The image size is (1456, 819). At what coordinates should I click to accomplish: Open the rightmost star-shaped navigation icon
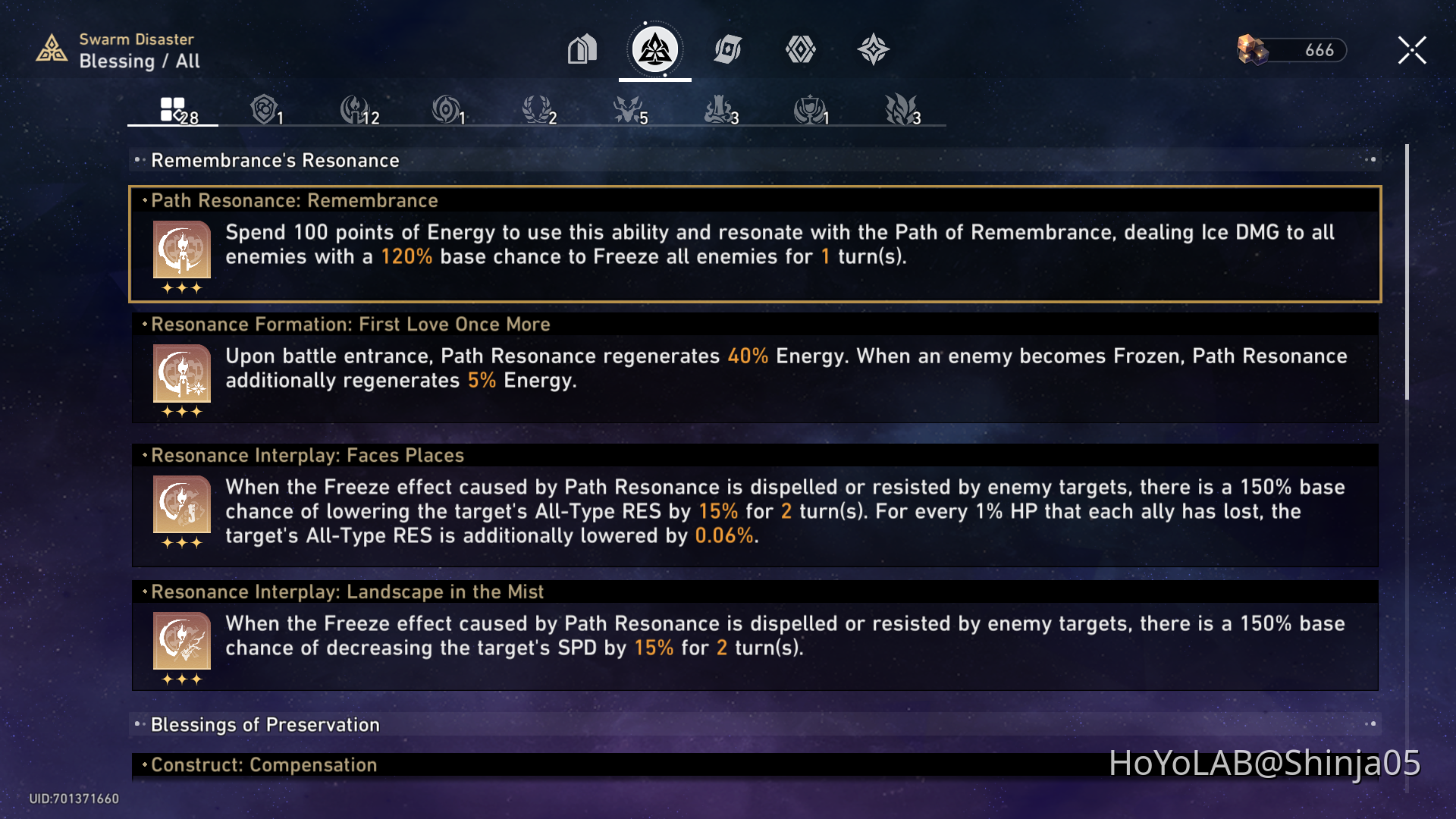(x=874, y=49)
